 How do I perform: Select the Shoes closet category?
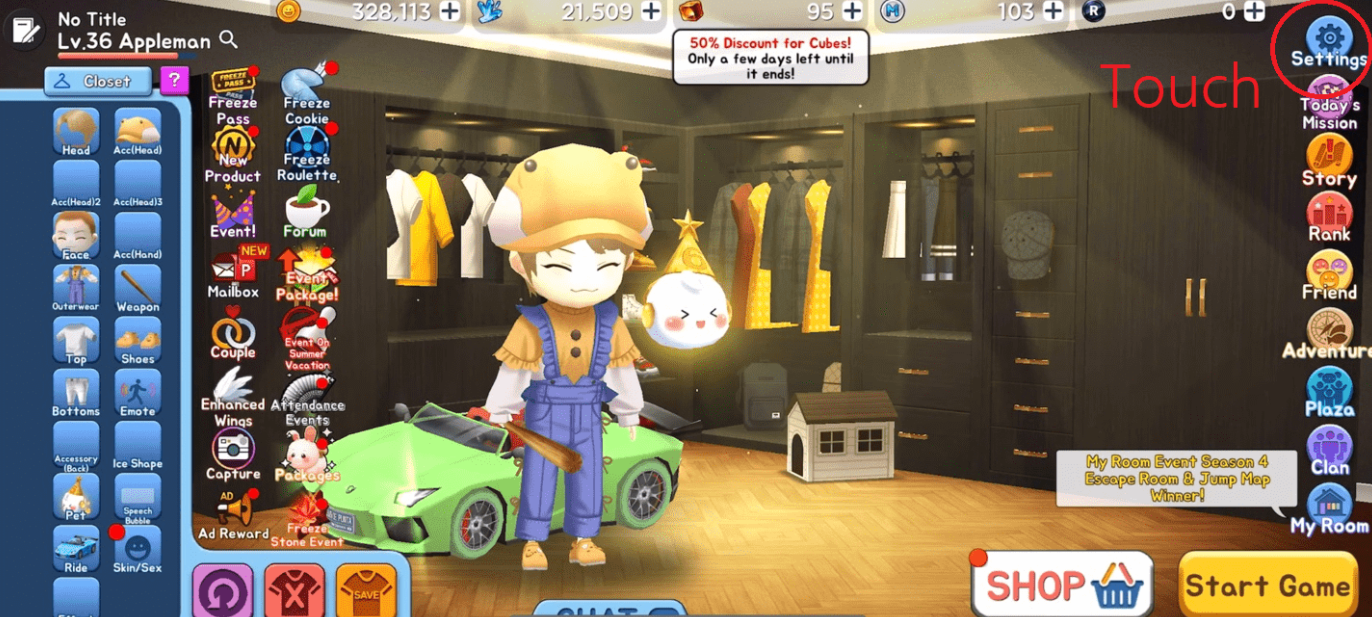(x=138, y=341)
